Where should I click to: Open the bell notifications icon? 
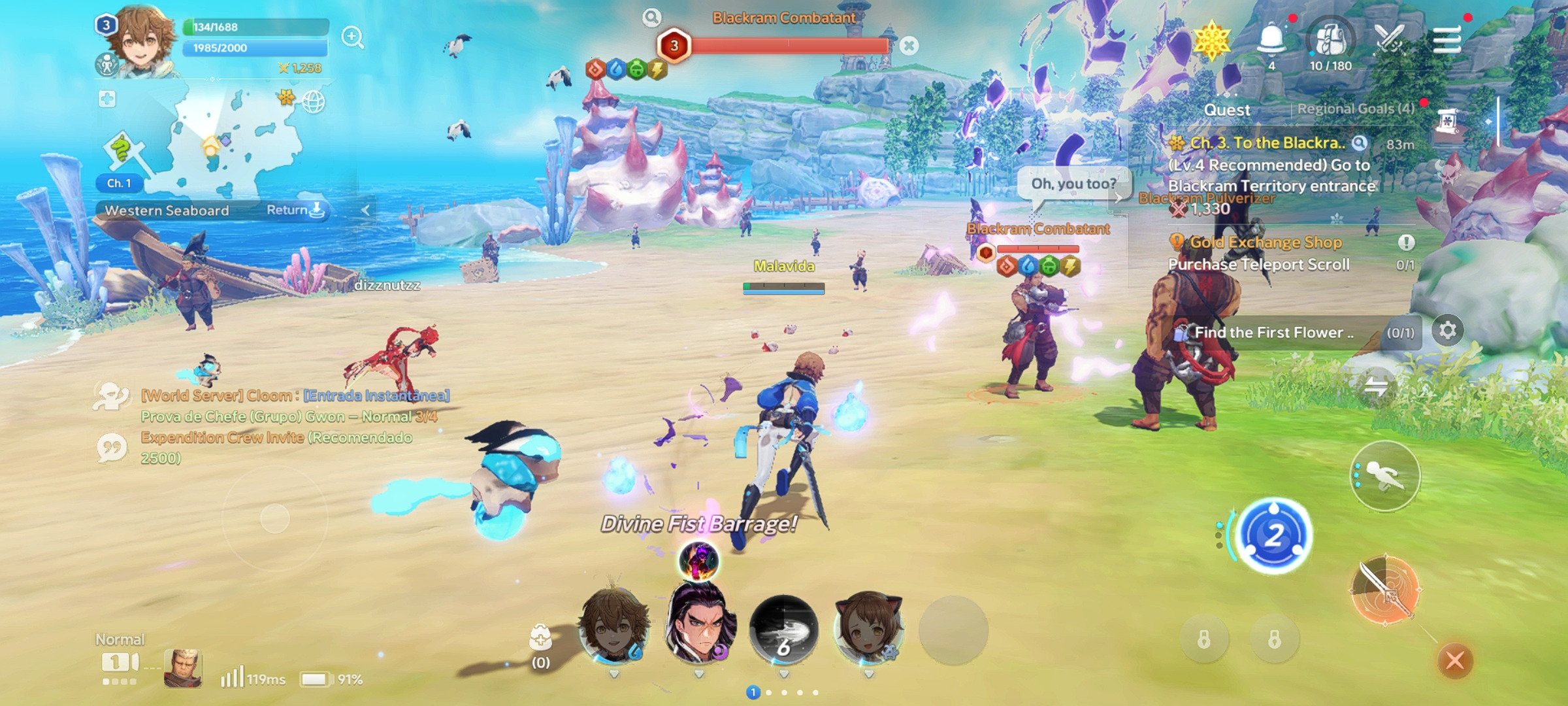coord(1271,39)
